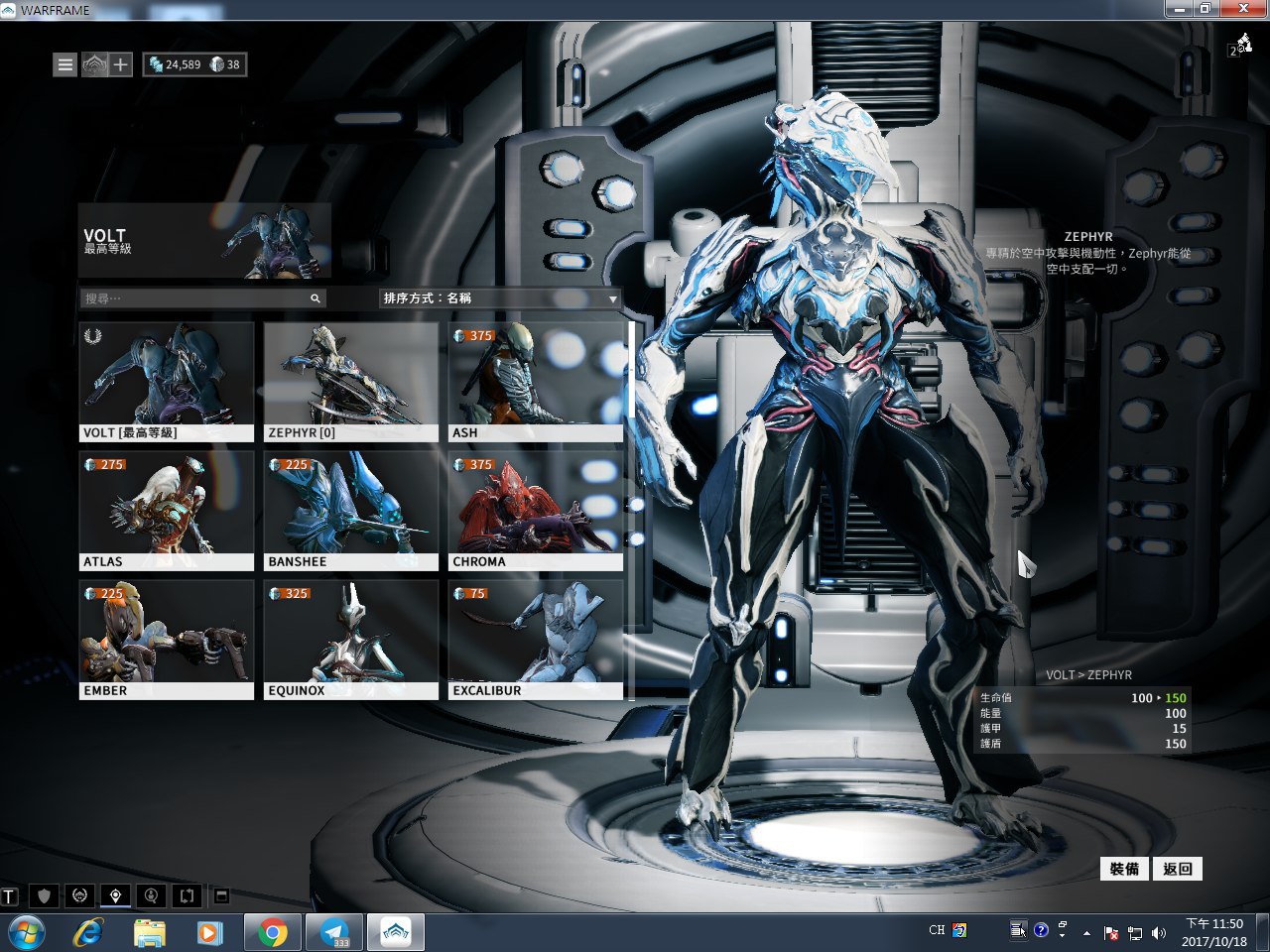Click the shield icon in the bottom bar
1270x952 pixels.
pos(44,896)
